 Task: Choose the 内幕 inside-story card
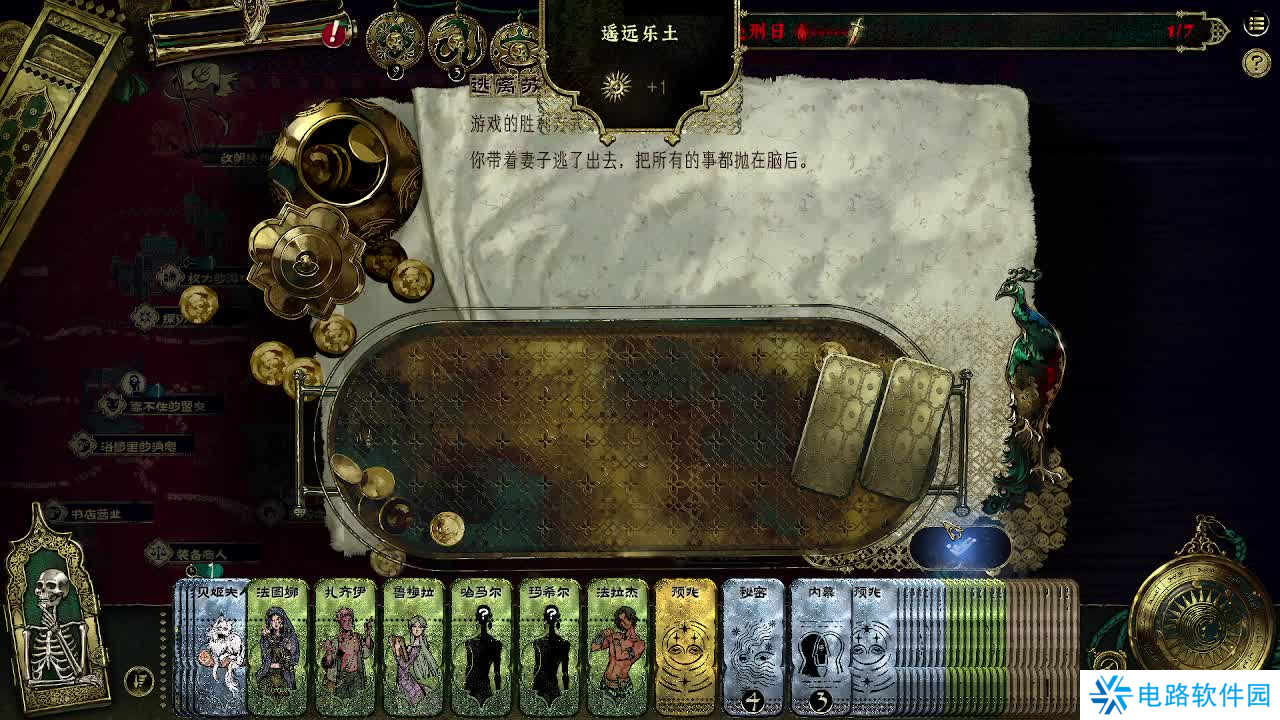(819, 647)
